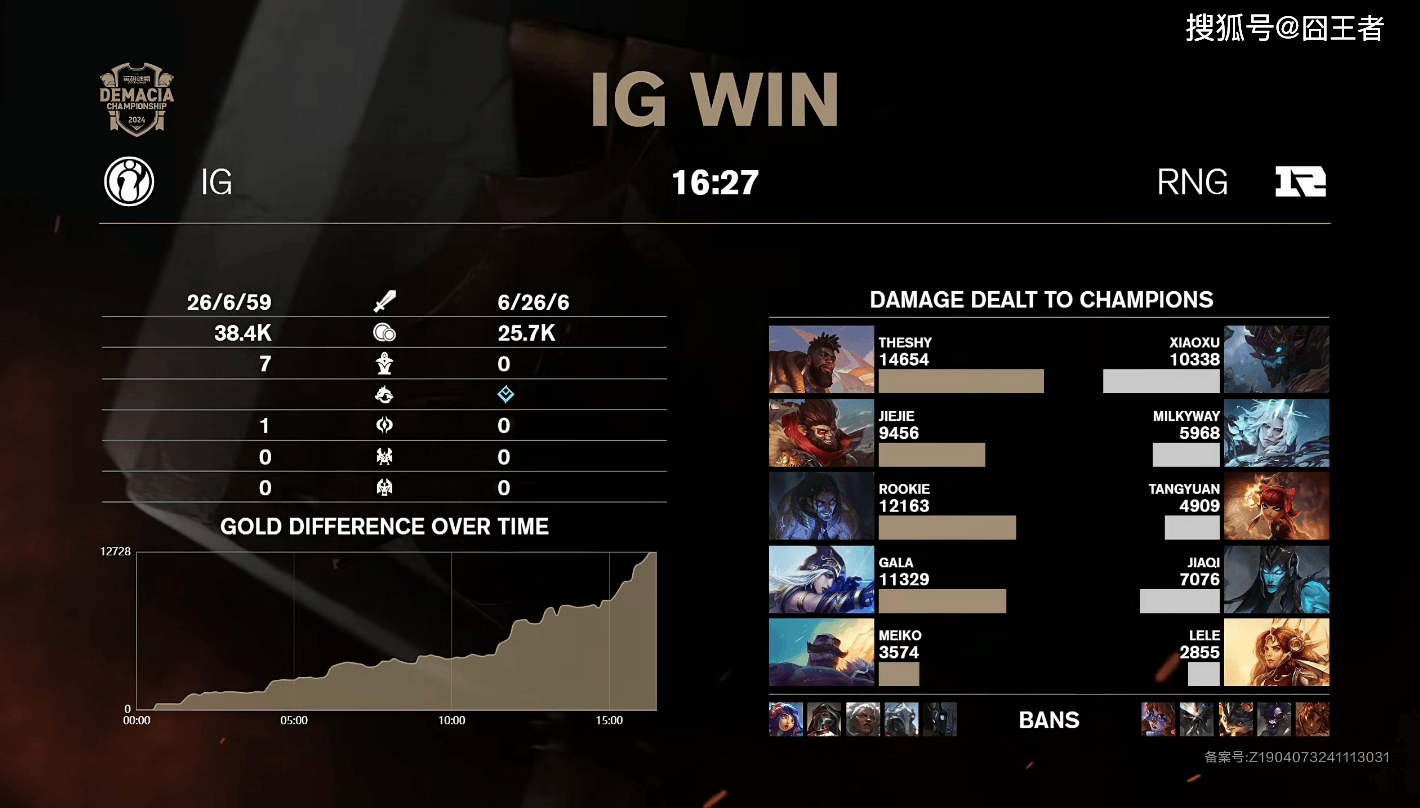Image resolution: width=1420 pixels, height=808 pixels.
Task: Click LeLe's Leona portrait
Action: (x=1276, y=652)
